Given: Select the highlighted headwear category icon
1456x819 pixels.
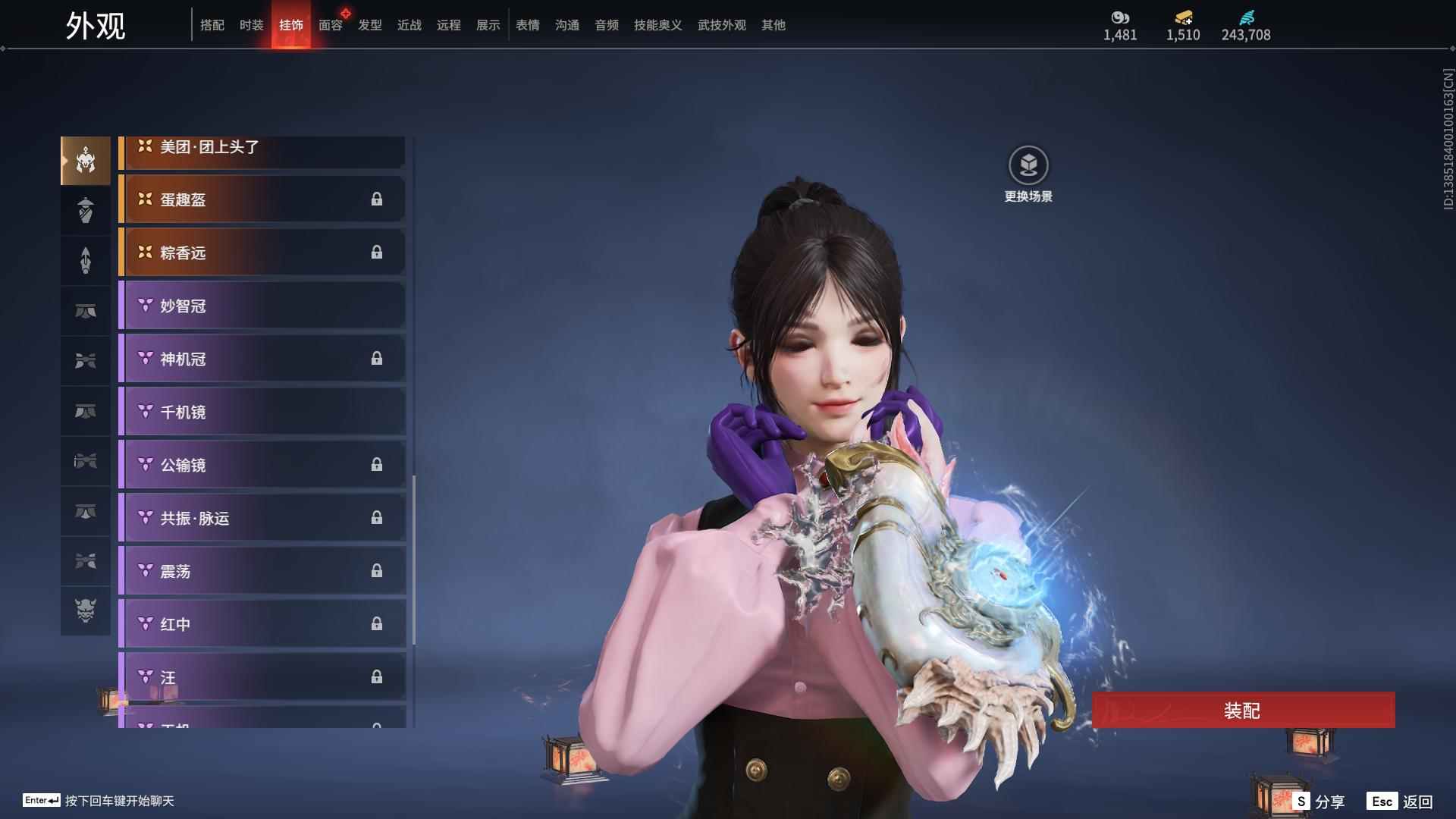Looking at the screenshot, I should coord(86,161).
